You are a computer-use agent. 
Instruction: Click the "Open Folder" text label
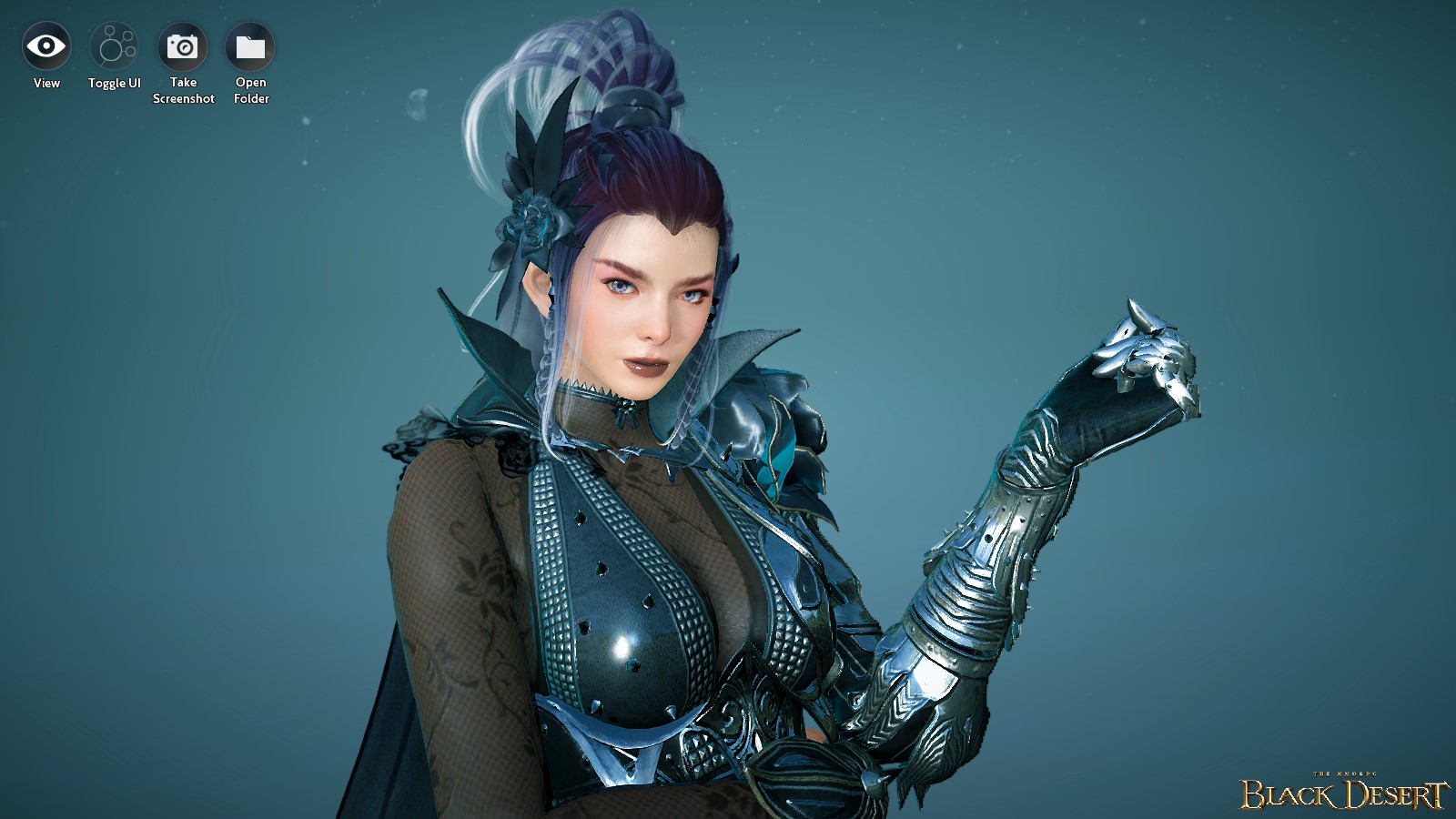point(250,90)
